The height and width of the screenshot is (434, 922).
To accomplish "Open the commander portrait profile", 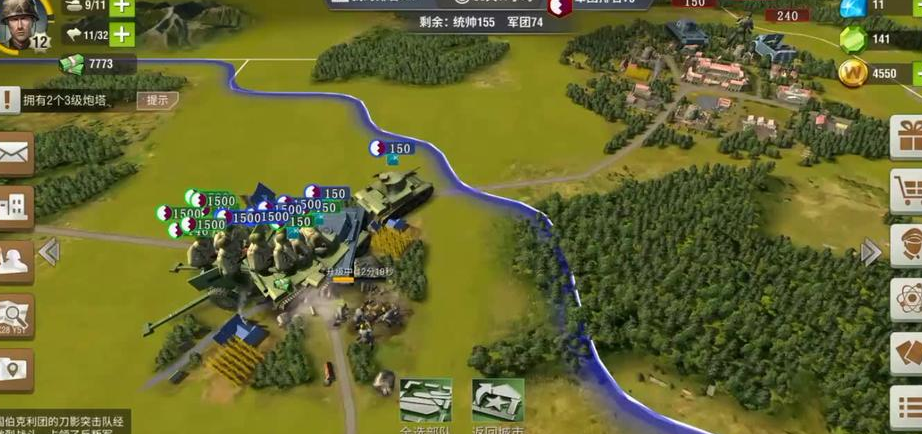I will (24, 24).
